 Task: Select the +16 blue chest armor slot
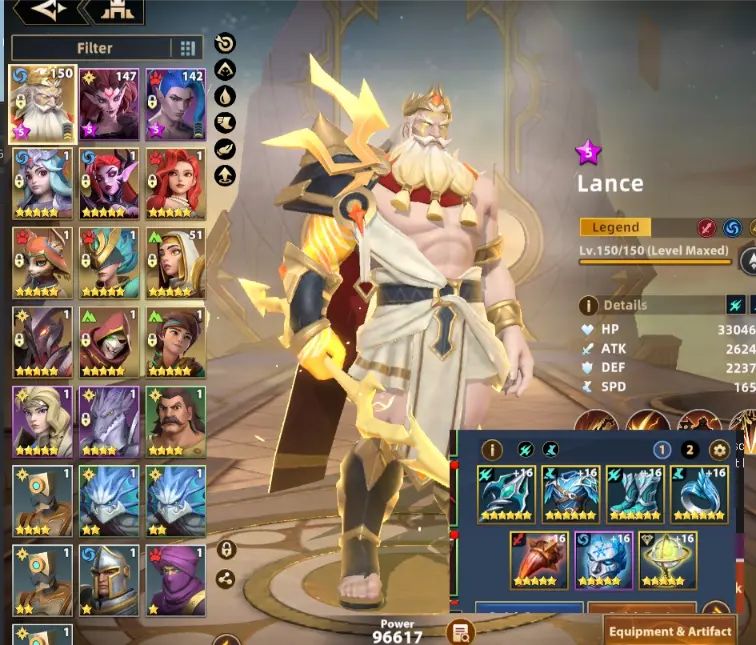[570, 494]
